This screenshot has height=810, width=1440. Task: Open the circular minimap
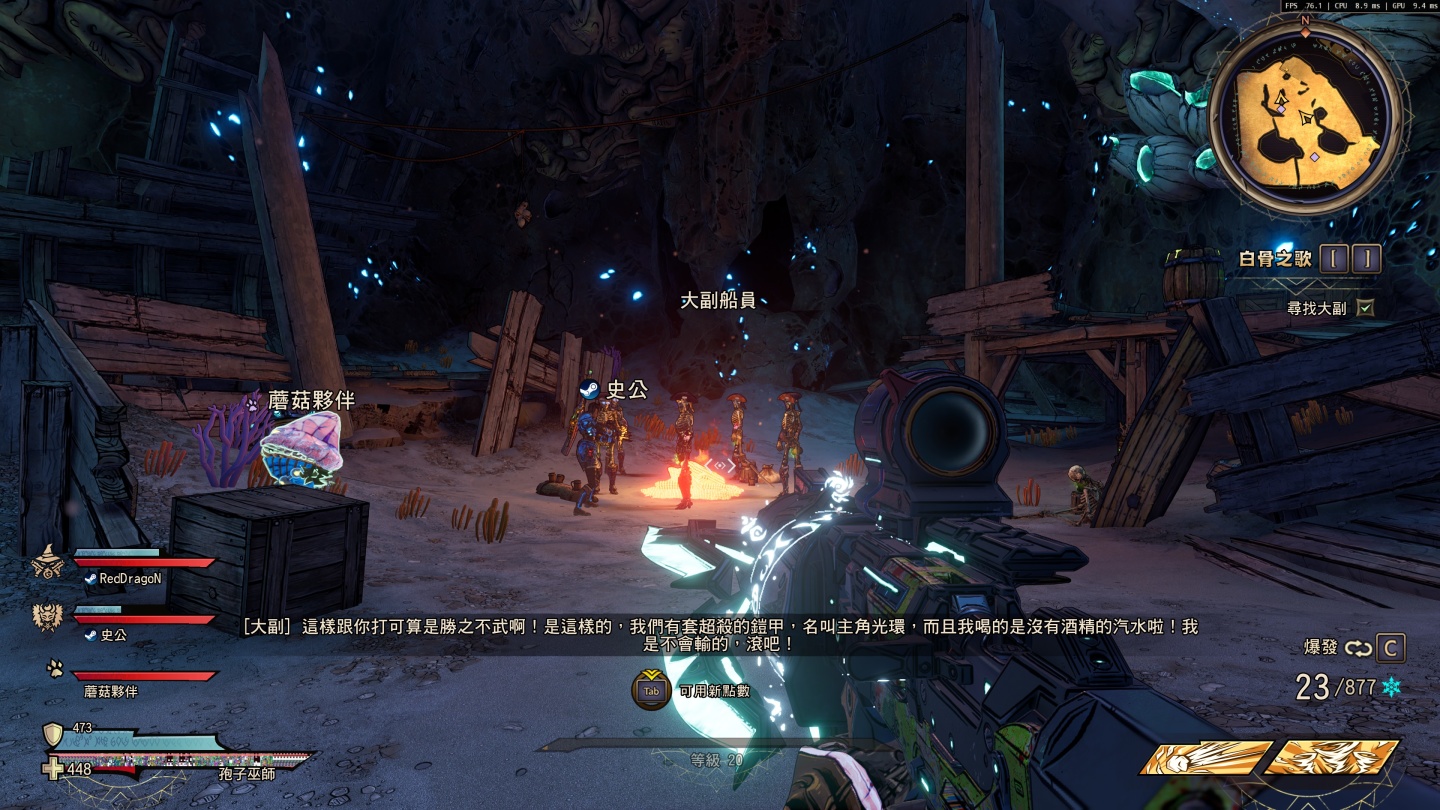(x=1305, y=117)
